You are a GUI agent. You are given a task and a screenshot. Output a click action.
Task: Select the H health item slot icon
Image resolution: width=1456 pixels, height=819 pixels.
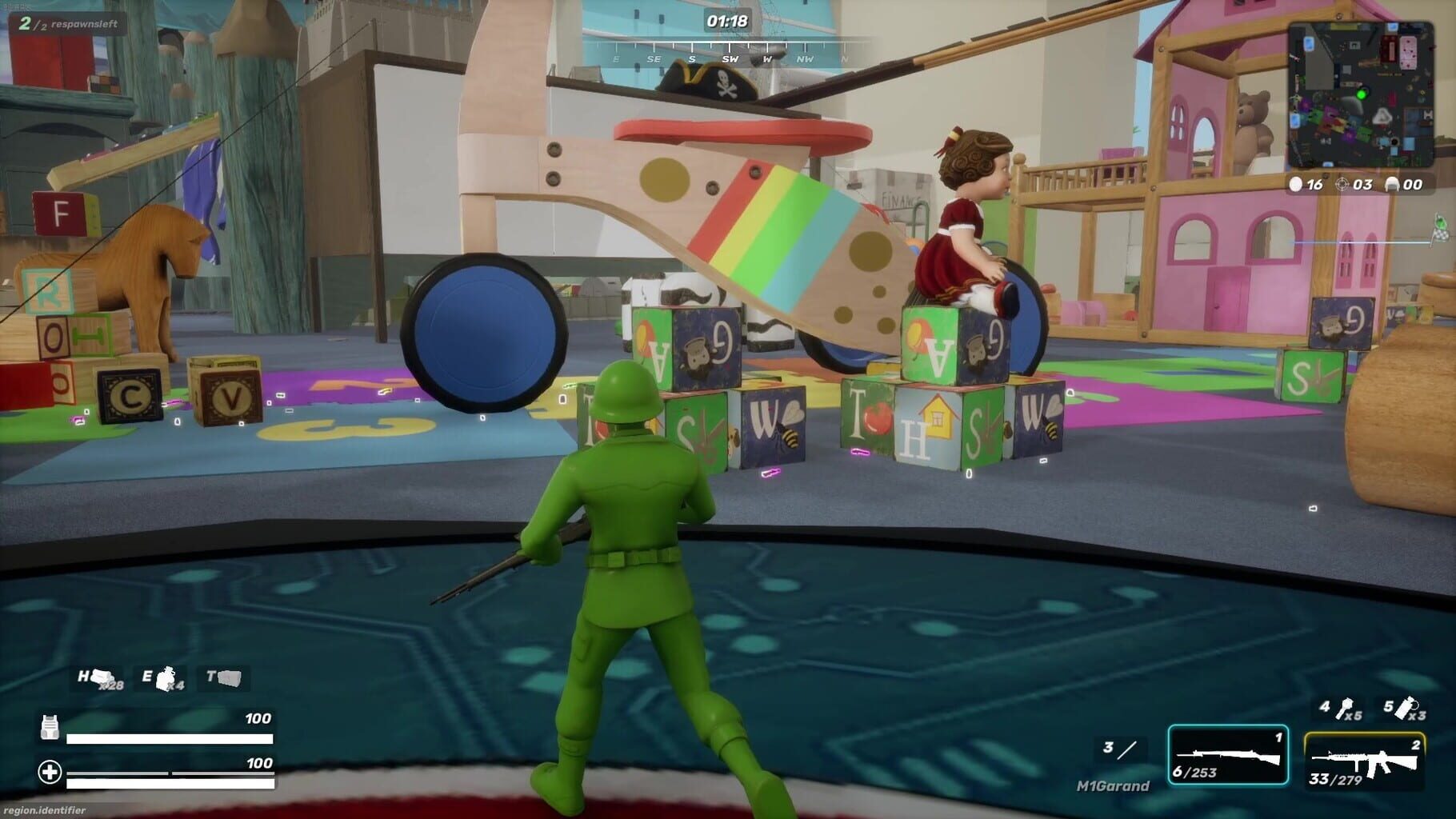coord(98,679)
